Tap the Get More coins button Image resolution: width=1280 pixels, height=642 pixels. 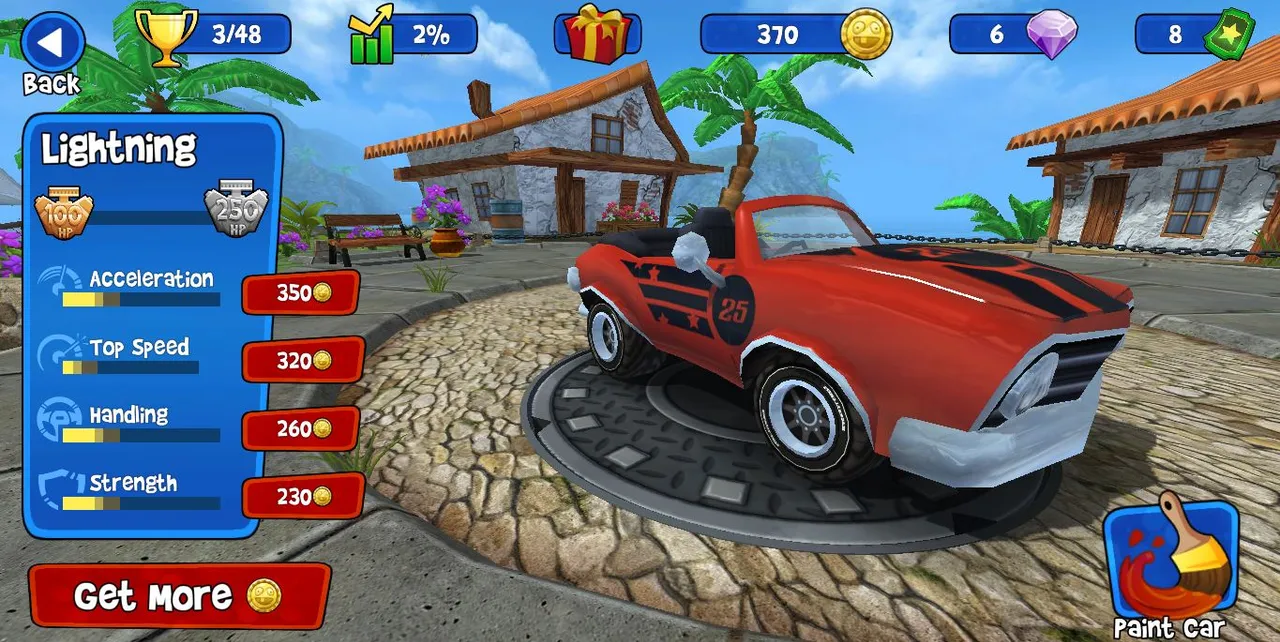point(179,596)
